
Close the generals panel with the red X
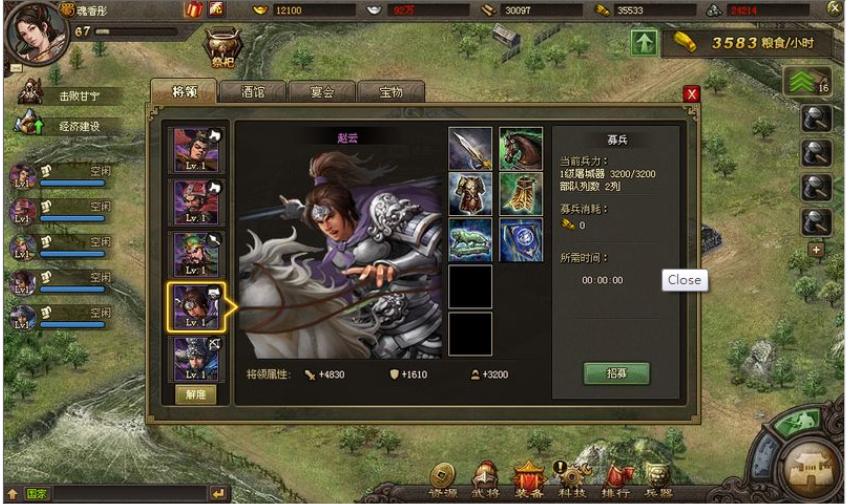coord(691,94)
